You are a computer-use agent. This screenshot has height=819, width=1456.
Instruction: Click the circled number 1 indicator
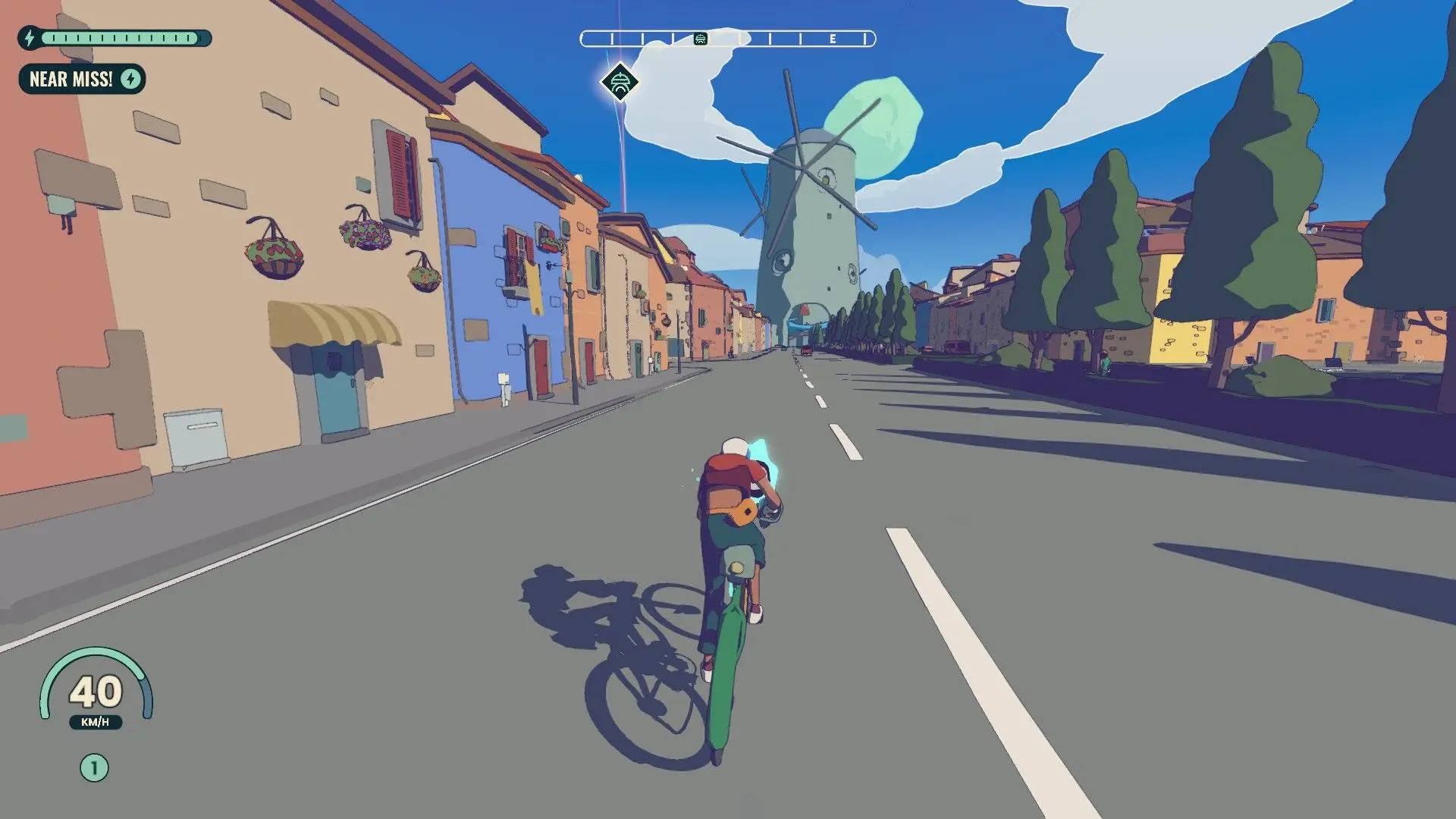[94, 768]
